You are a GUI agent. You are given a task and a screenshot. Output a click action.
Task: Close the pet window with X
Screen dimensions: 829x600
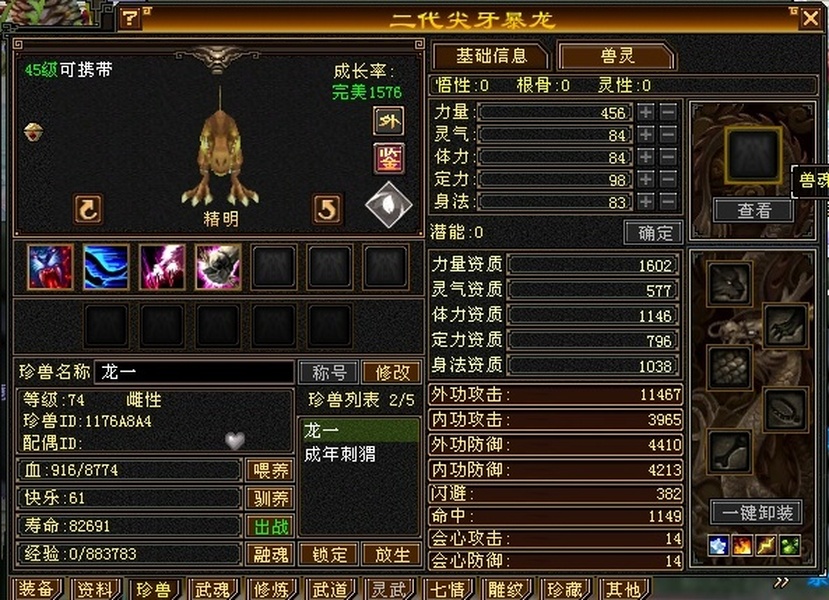[809, 18]
